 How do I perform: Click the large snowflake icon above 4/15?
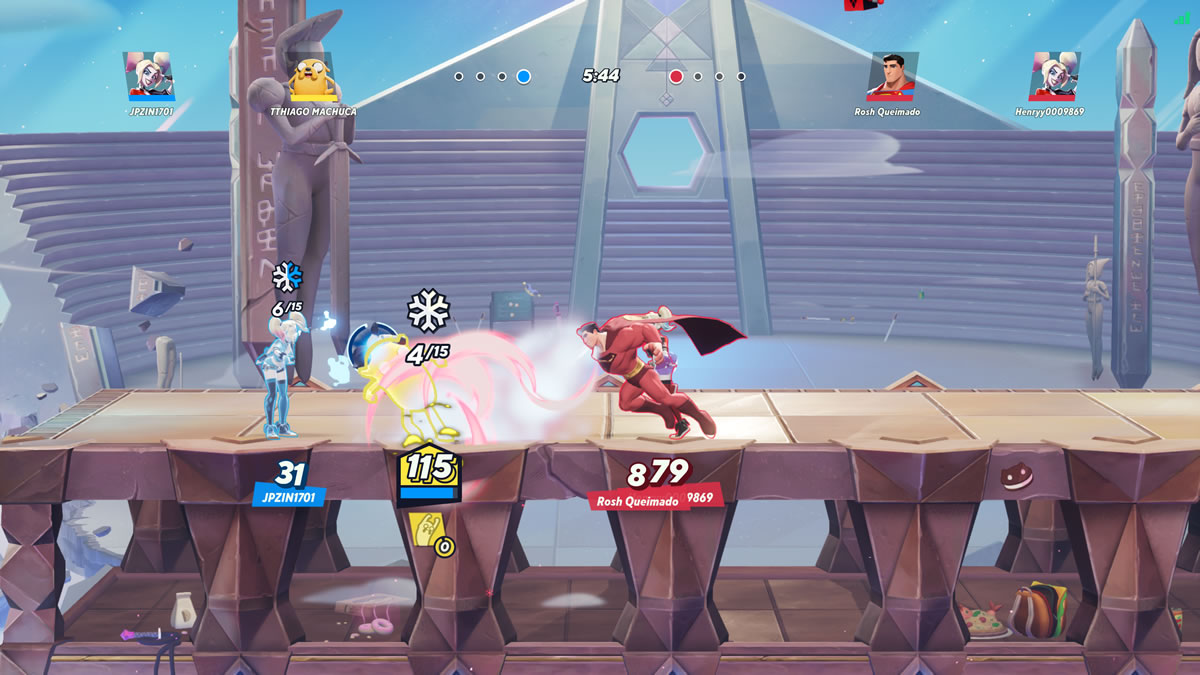click(x=428, y=311)
